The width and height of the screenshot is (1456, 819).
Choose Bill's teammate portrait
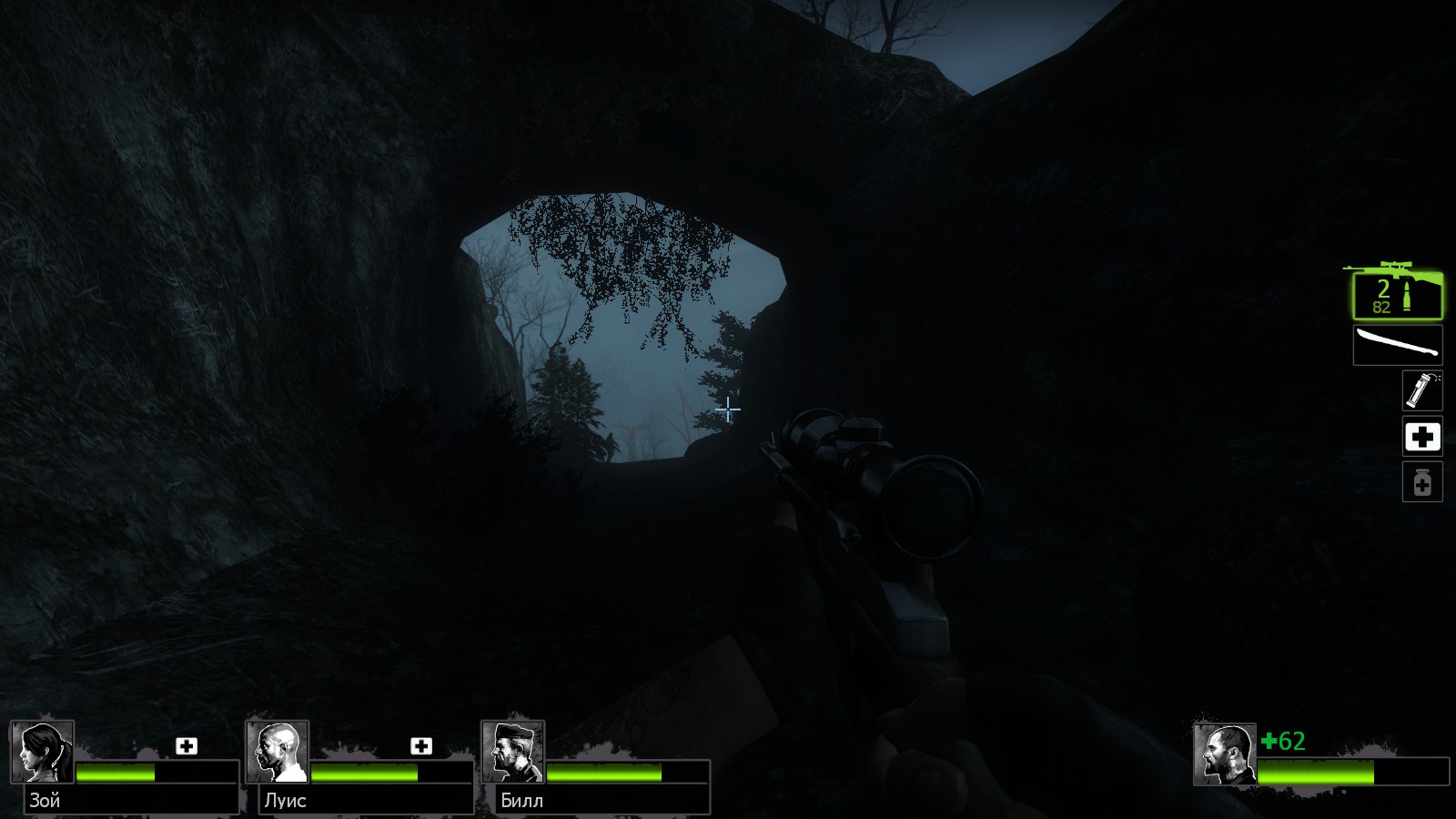click(x=512, y=753)
